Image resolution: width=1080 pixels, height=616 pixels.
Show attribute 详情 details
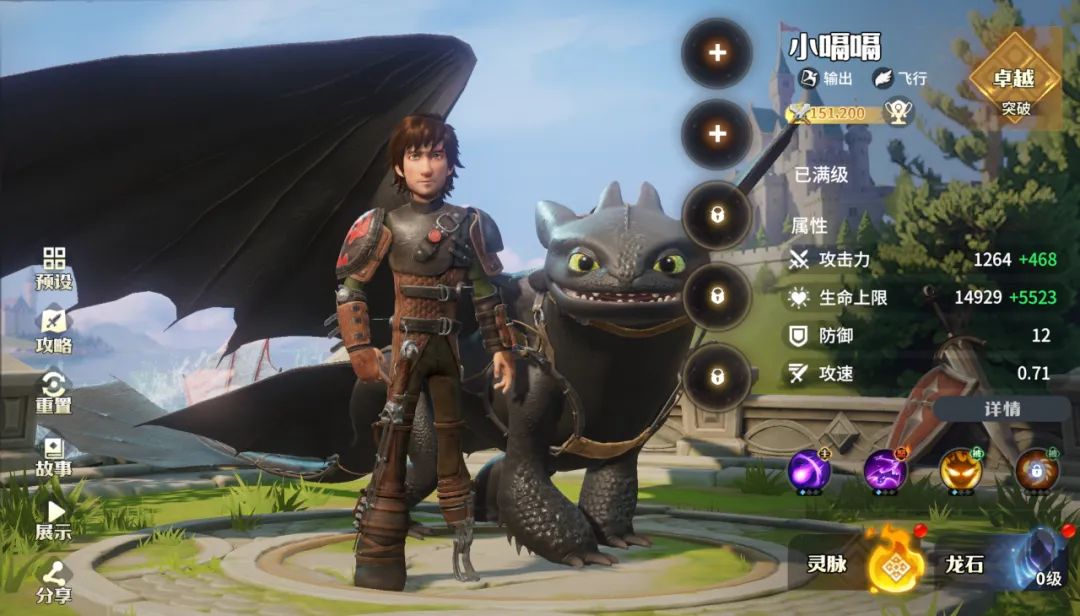pyautogui.click(x=1001, y=409)
